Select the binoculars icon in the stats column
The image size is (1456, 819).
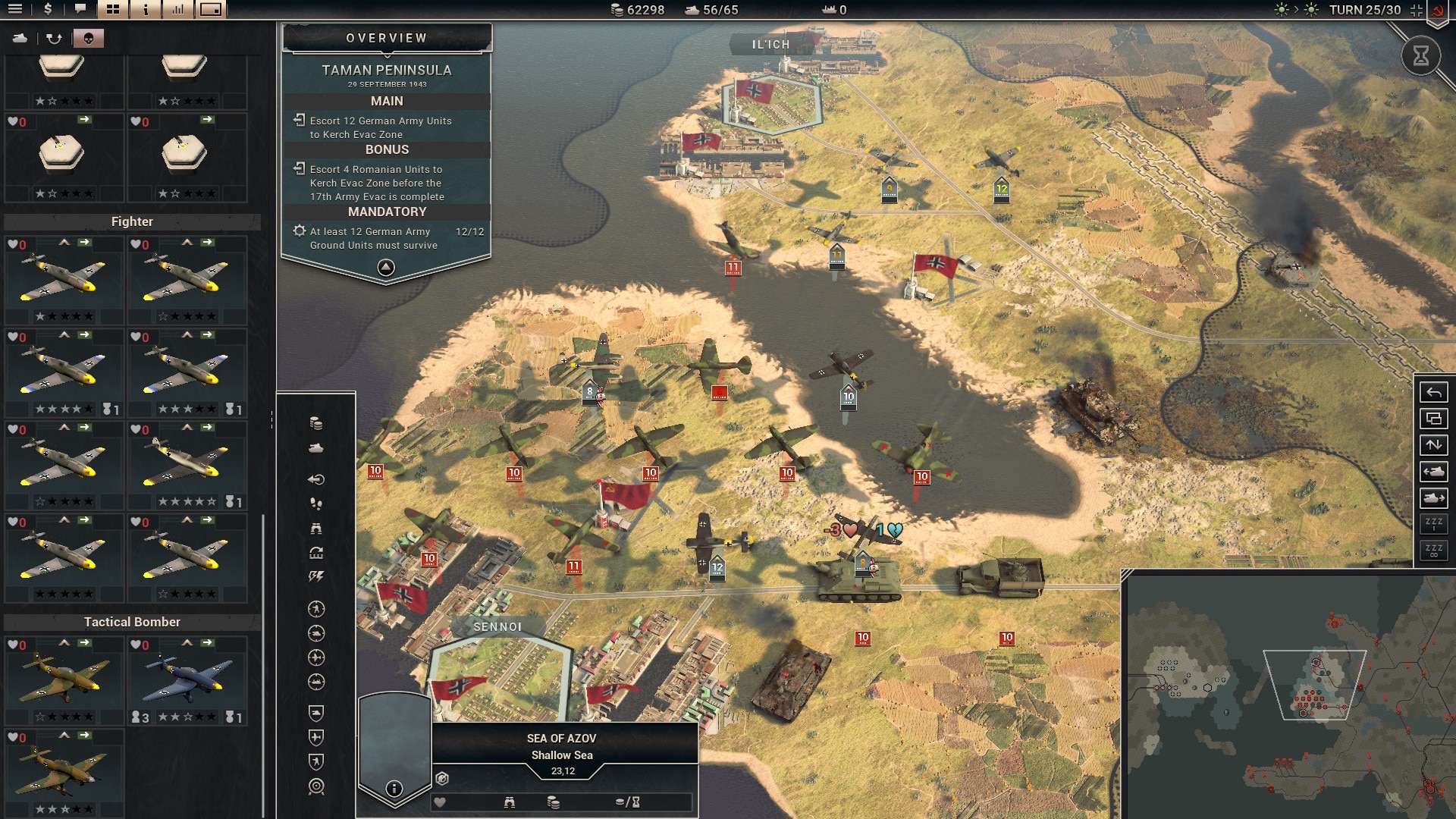click(x=316, y=529)
